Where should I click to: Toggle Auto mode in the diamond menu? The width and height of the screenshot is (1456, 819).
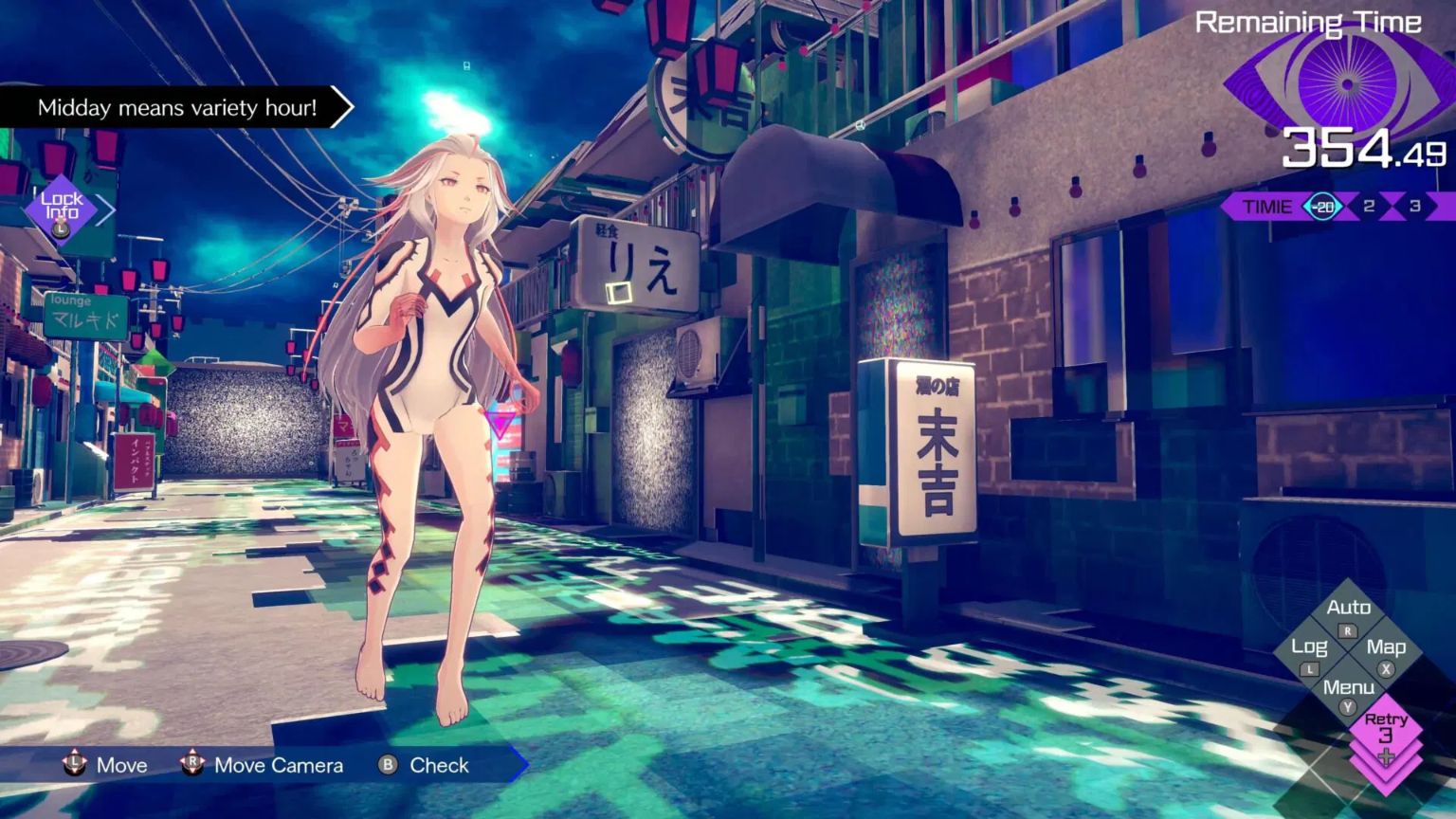(1350, 607)
